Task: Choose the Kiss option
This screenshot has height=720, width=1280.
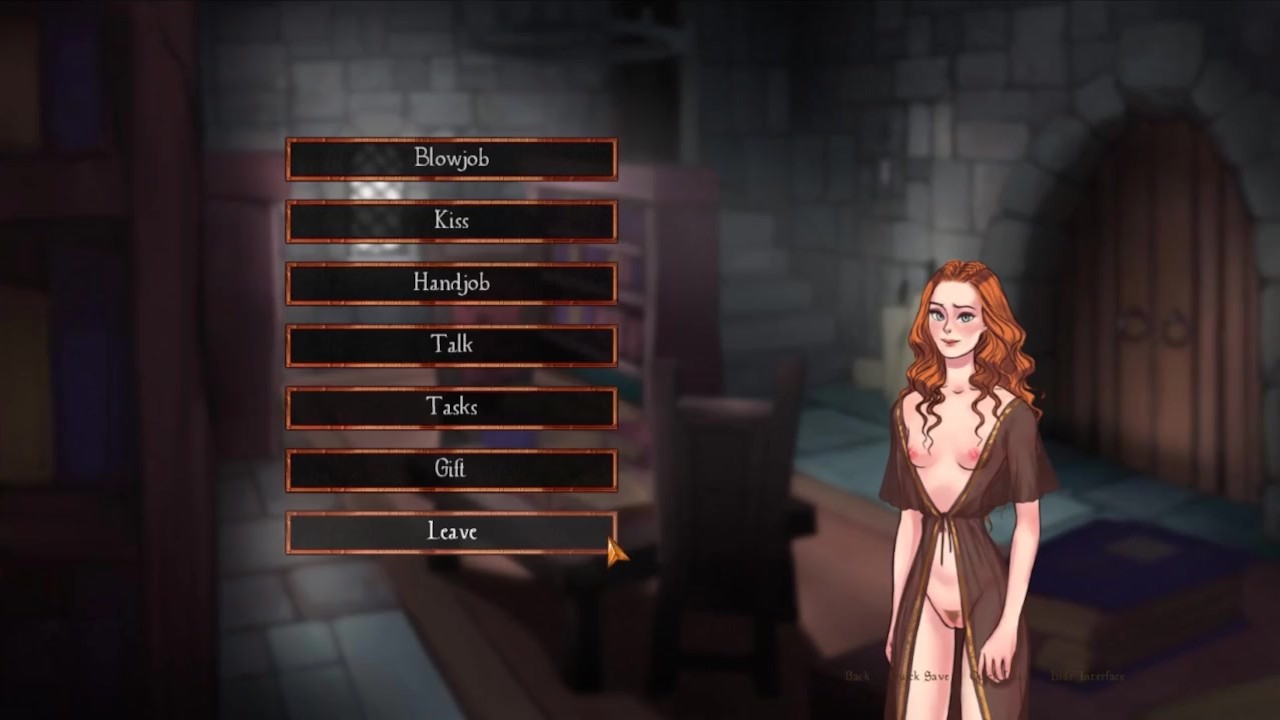Action: click(x=451, y=221)
